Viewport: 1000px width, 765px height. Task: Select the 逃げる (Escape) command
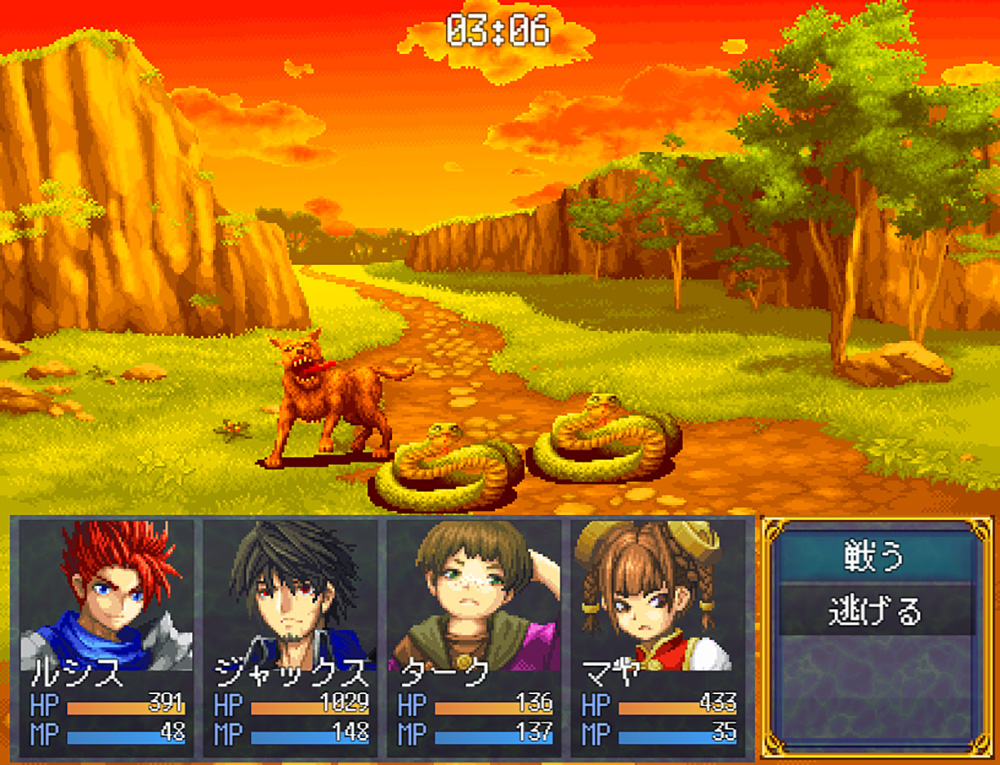point(875,610)
